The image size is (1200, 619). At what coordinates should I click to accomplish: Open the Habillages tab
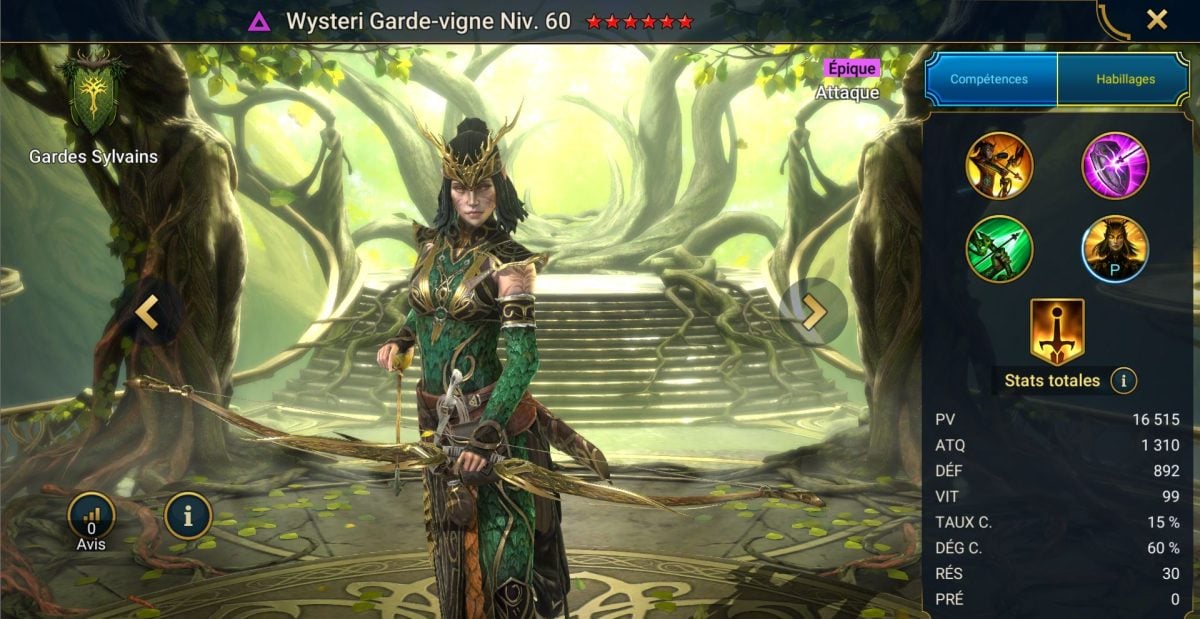click(1123, 79)
